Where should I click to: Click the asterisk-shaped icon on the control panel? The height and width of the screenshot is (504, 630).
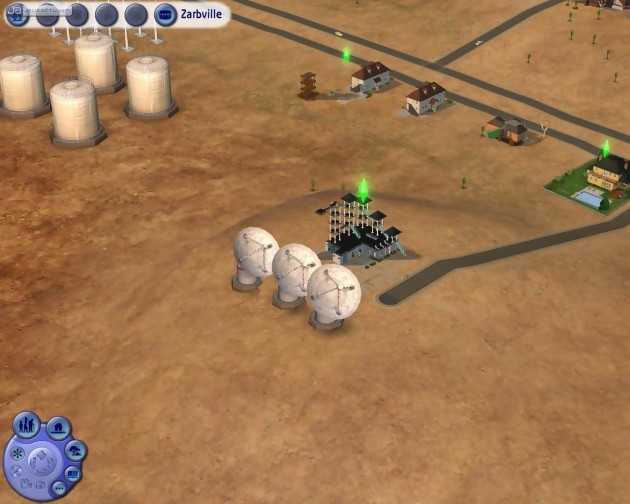point(18,453)
